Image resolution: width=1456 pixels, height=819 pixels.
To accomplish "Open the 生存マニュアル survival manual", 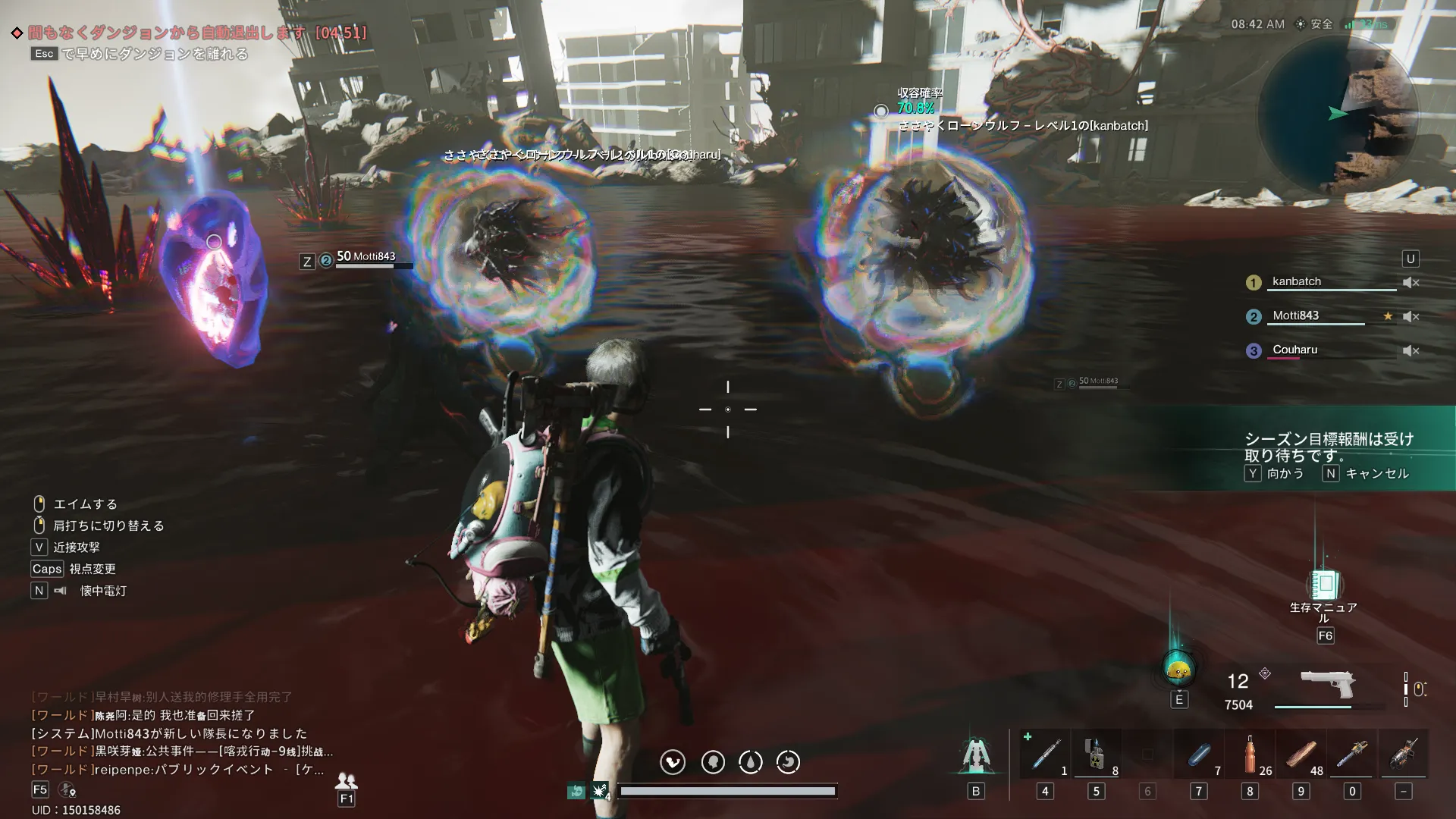I will click(1325, 585).
